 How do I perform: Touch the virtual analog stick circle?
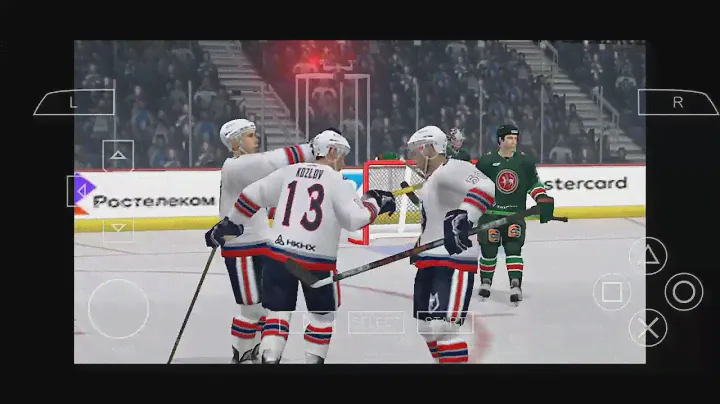(x=118, y=308)
